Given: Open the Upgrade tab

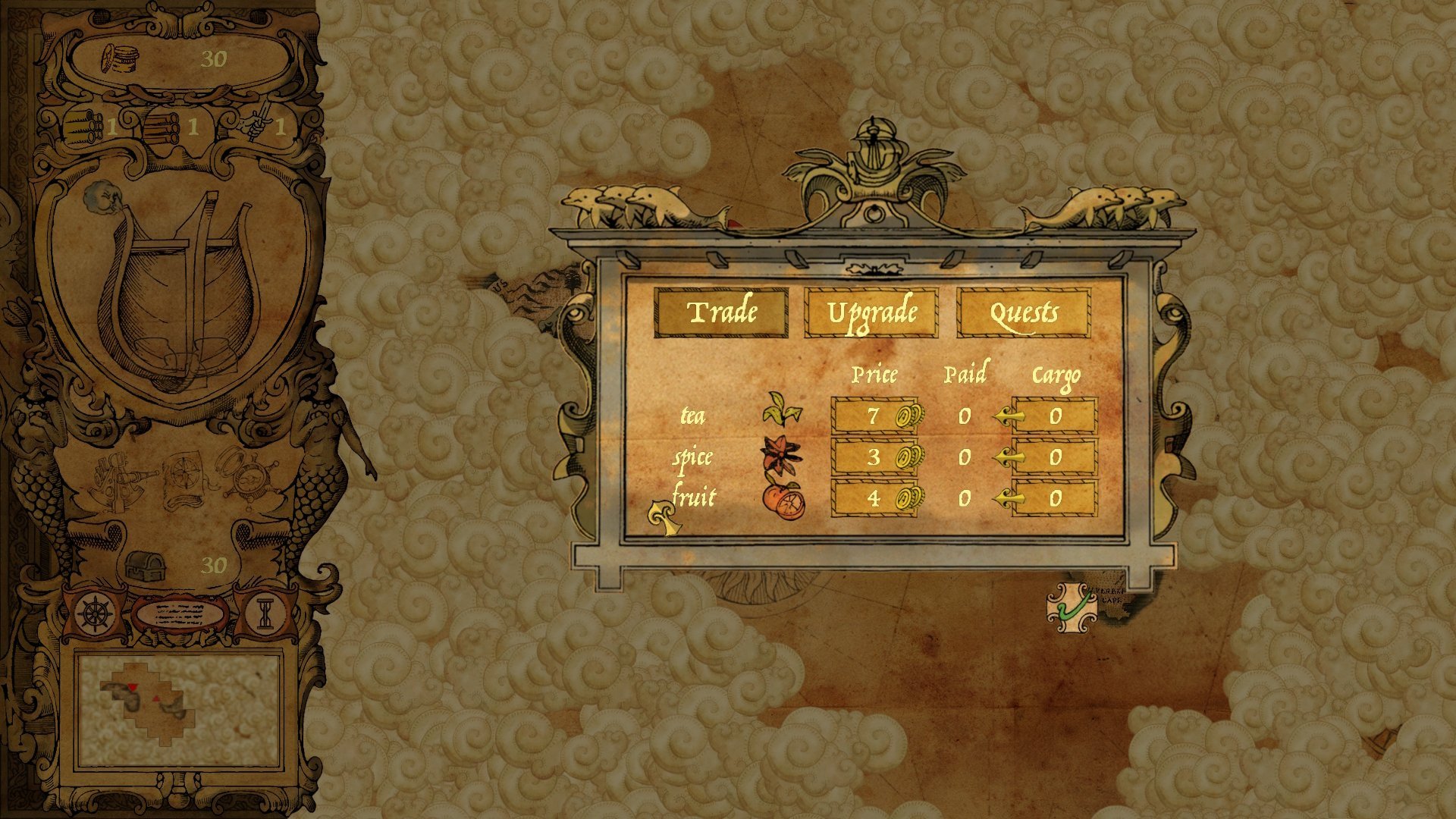Looking at the screenshot, I should click(871, 312).
